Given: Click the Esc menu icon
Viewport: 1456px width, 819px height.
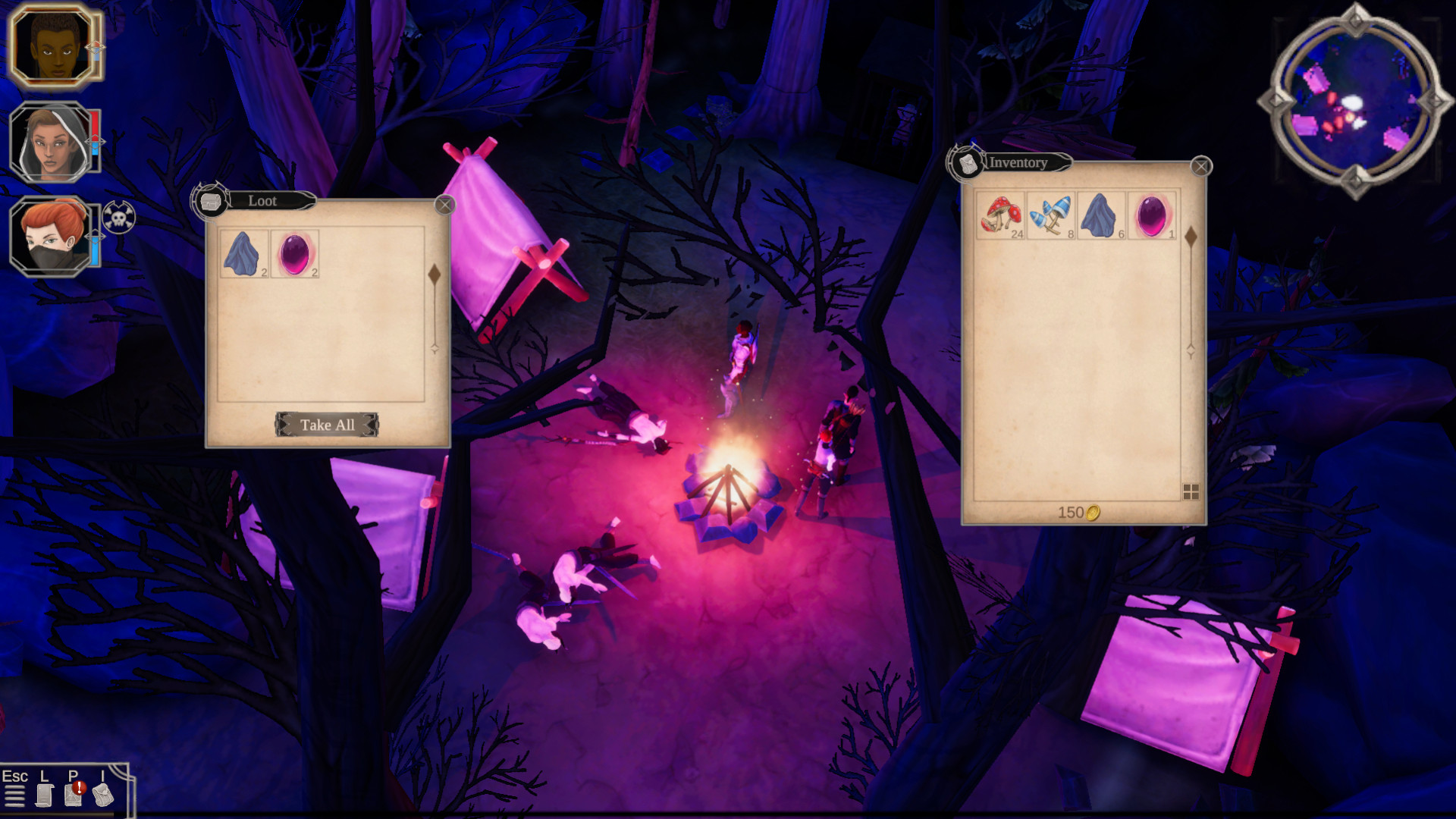Looking at the screenshot, I should click(x=17, y=796).
